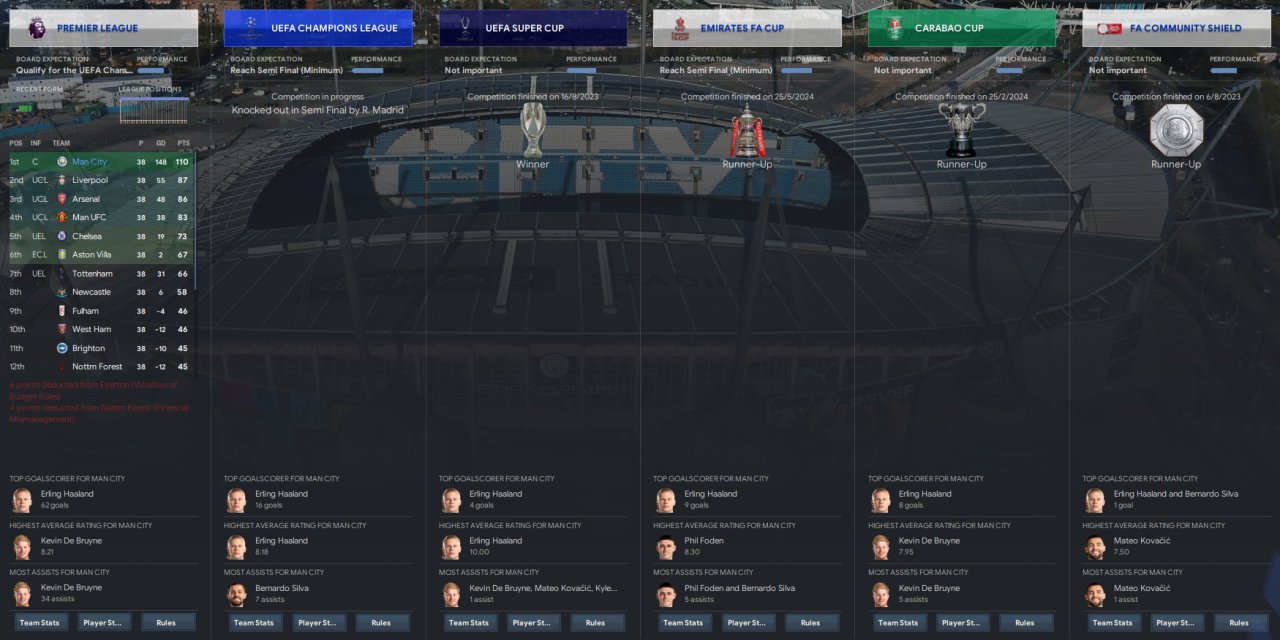The image size is (1280, 640).
Task: Click Liverpool in the league table
Action: click(90, 180)
